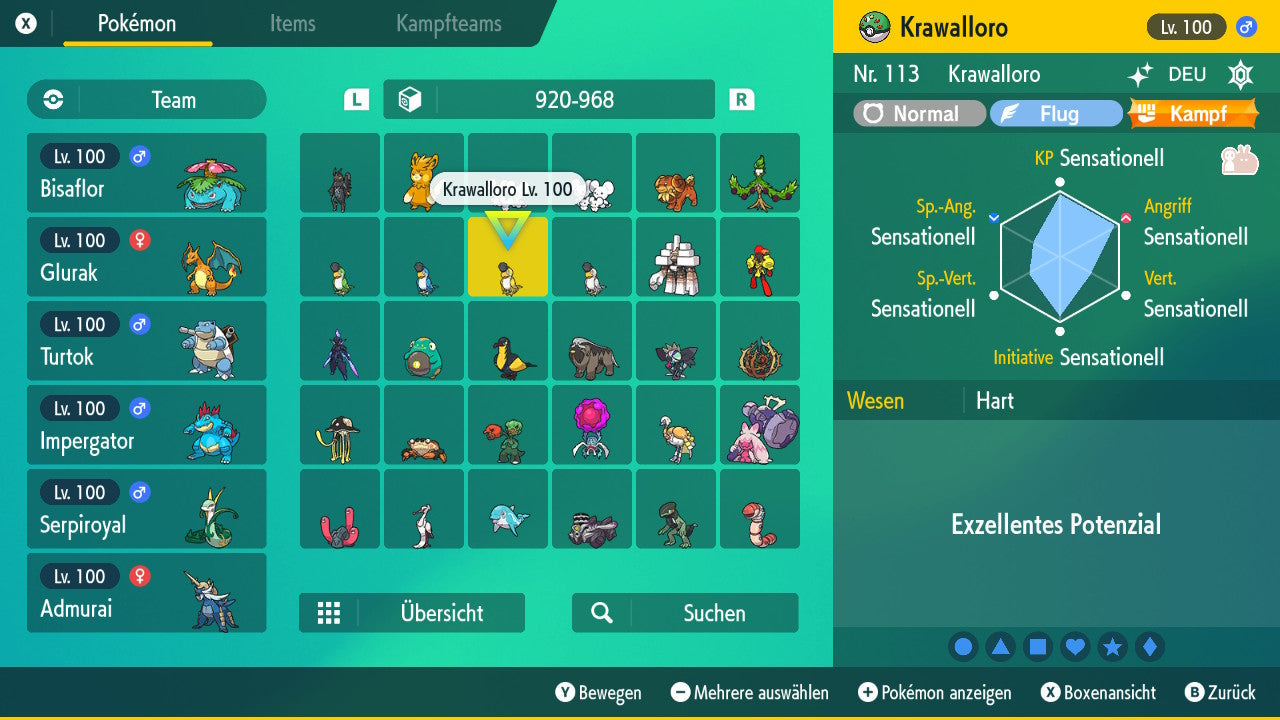Click the blue circle marking swatch
The image size is (1280, 720).
(963, 646)
